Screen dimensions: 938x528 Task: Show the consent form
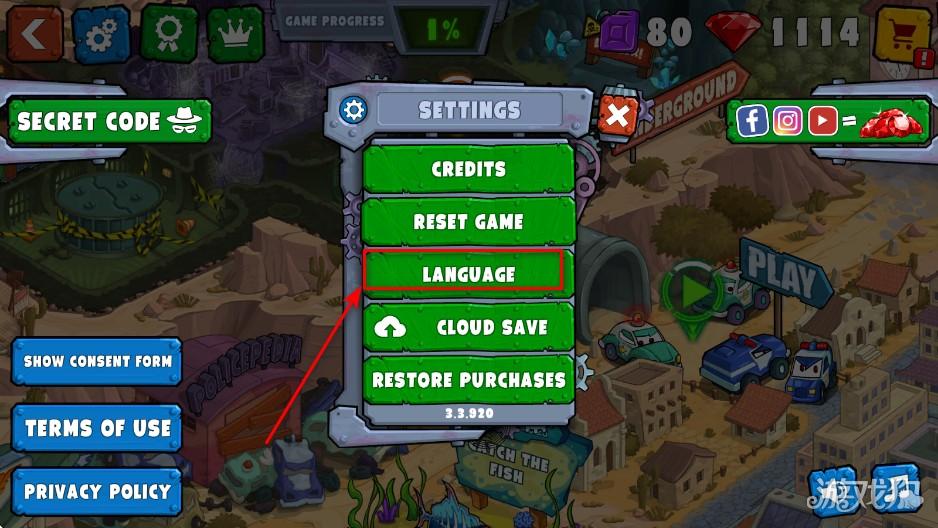click(x=97, y=362)
